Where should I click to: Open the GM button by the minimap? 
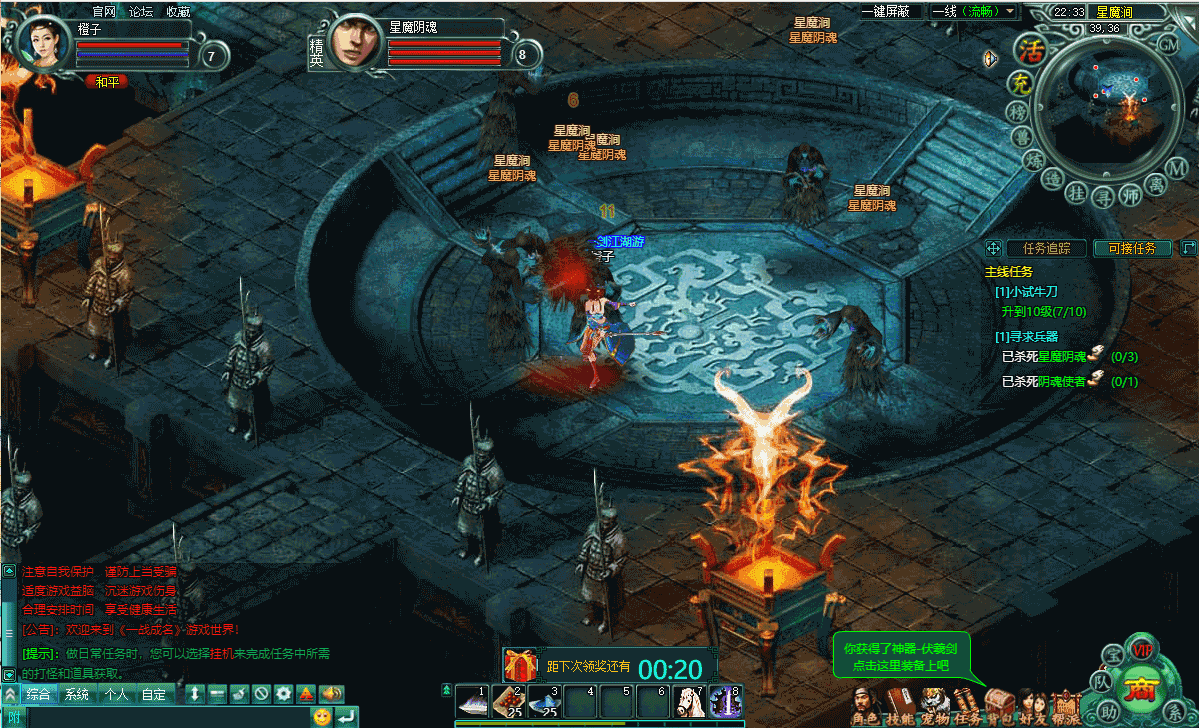click(x=1167, y=44)
